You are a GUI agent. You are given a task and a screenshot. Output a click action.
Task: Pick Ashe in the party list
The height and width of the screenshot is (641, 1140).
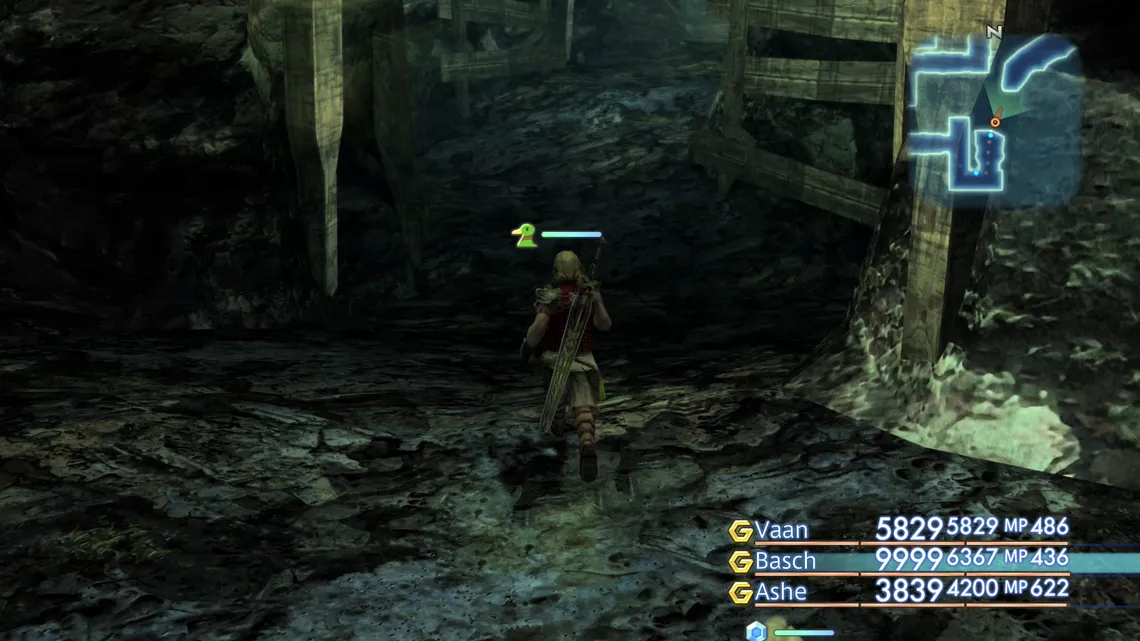point(781,592)
